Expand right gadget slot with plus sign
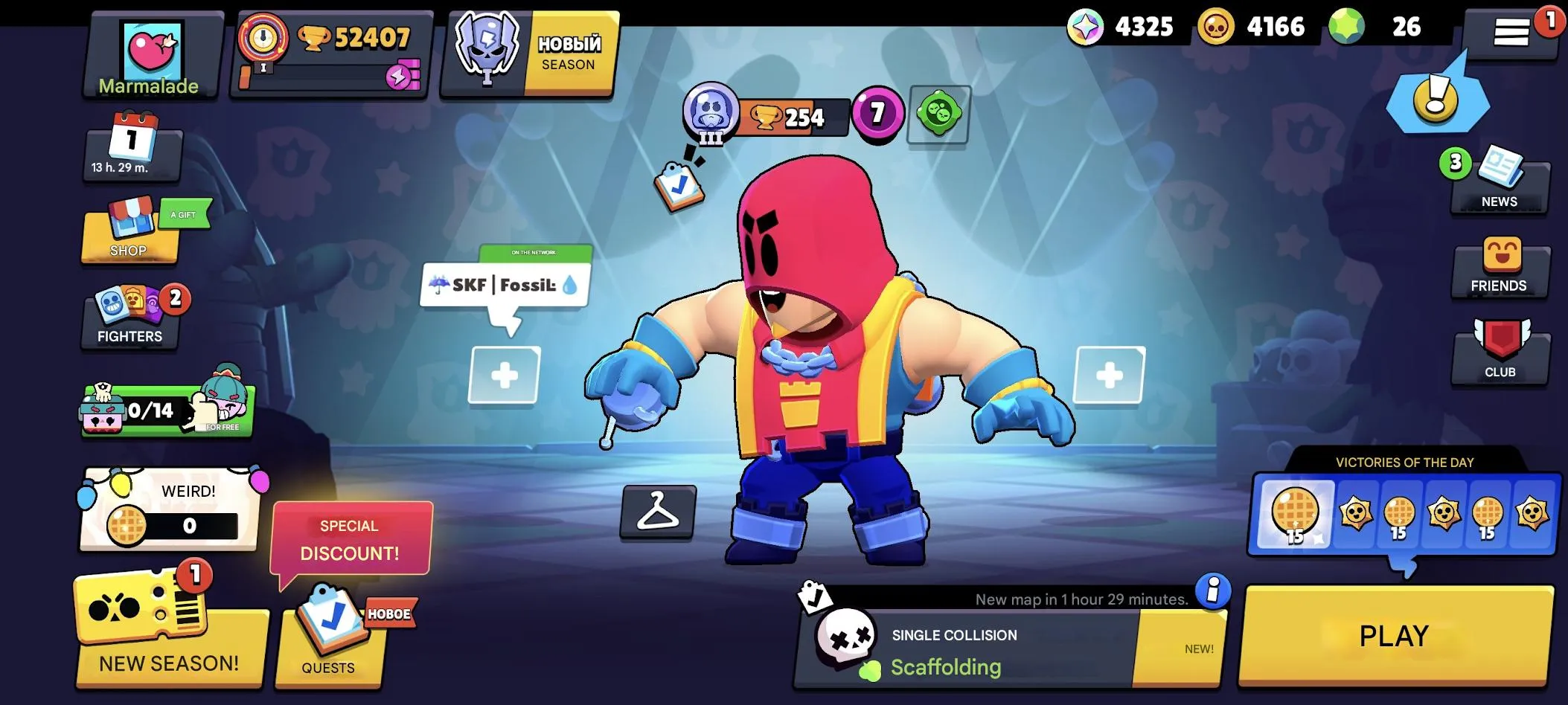The height and width of the screenshot is (705, 1568). [1109, 376]
